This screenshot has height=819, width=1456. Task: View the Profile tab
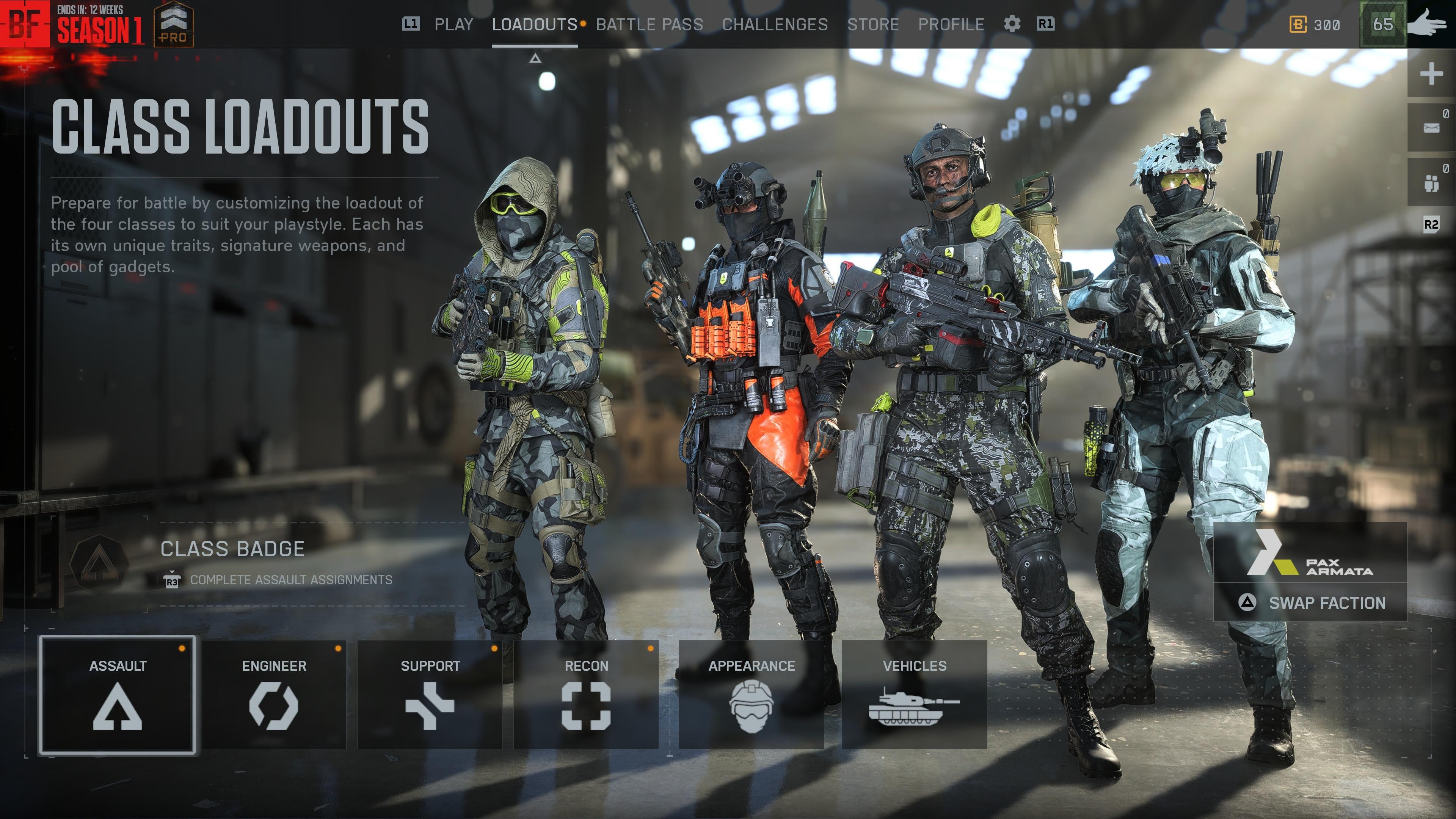click(951, 24)
